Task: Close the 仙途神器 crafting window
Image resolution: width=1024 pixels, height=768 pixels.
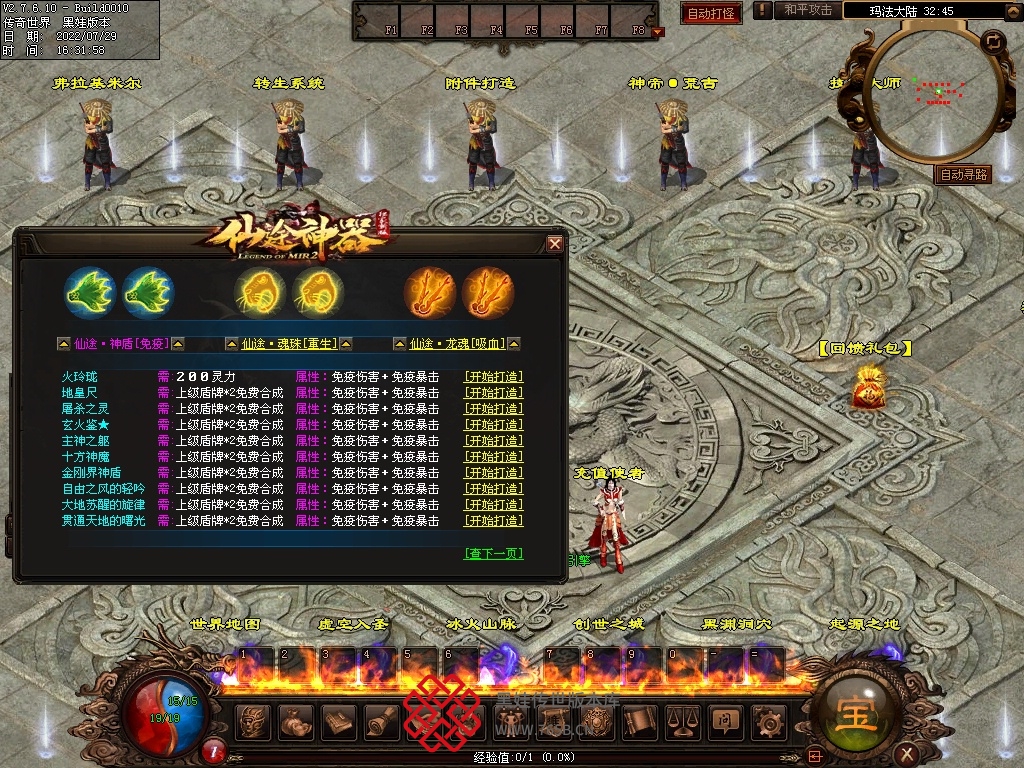Action: (x=555, y=243)
